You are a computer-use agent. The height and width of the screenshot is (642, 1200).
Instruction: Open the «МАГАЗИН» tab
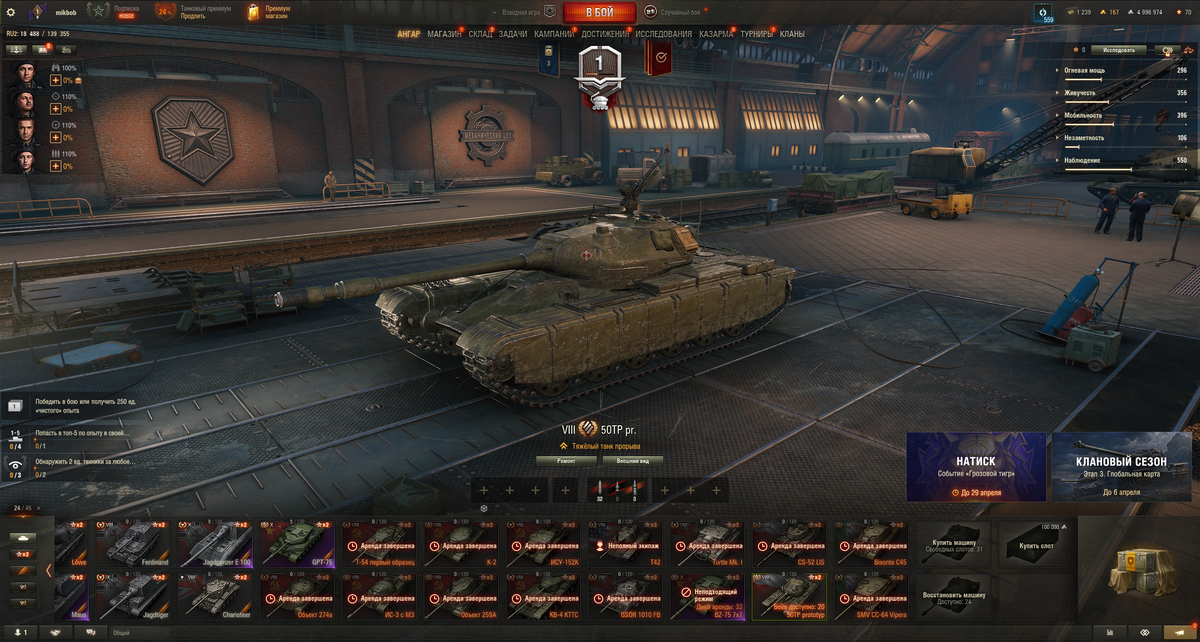click(444, 34)
